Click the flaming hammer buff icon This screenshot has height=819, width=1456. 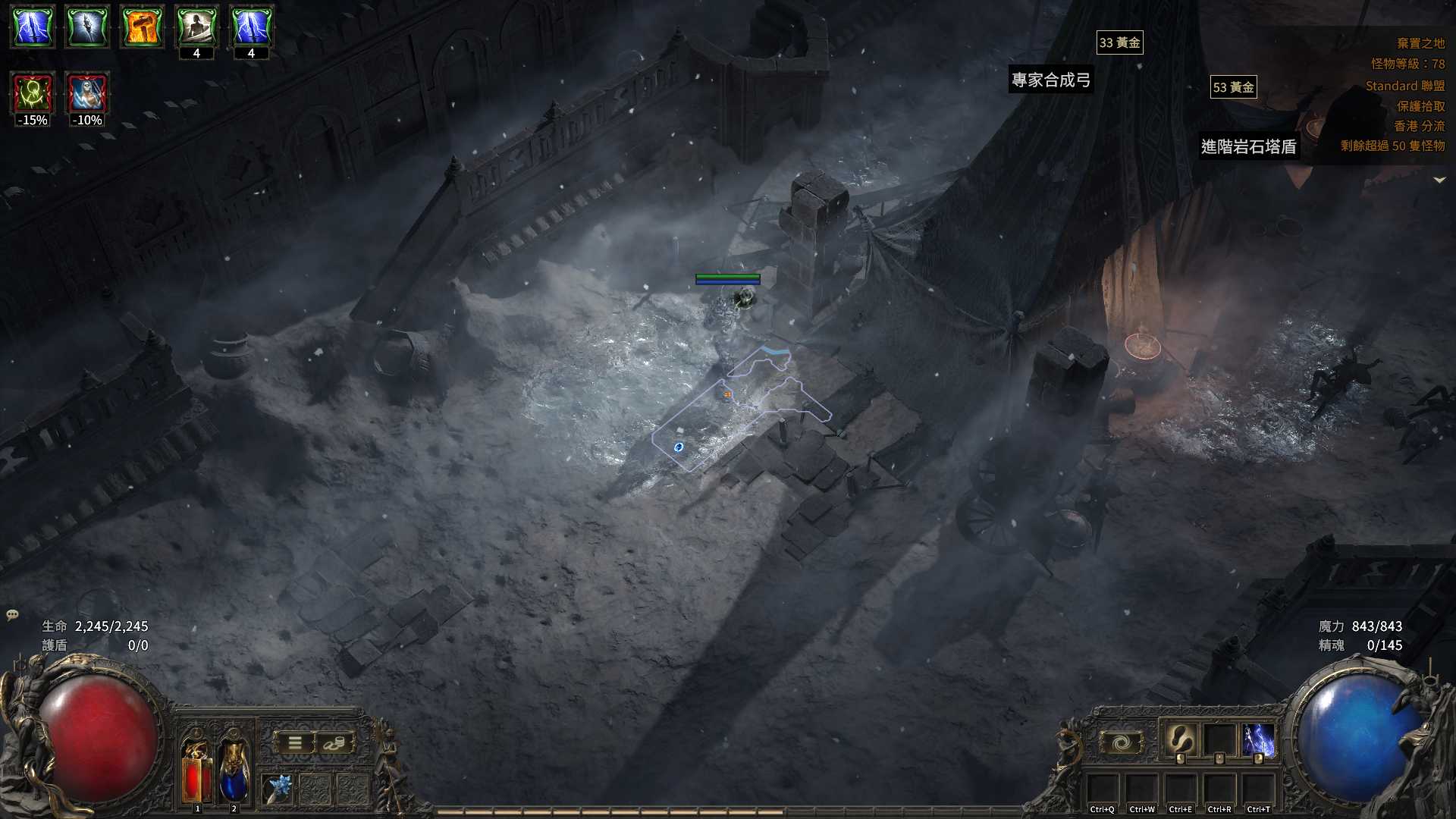142,27
